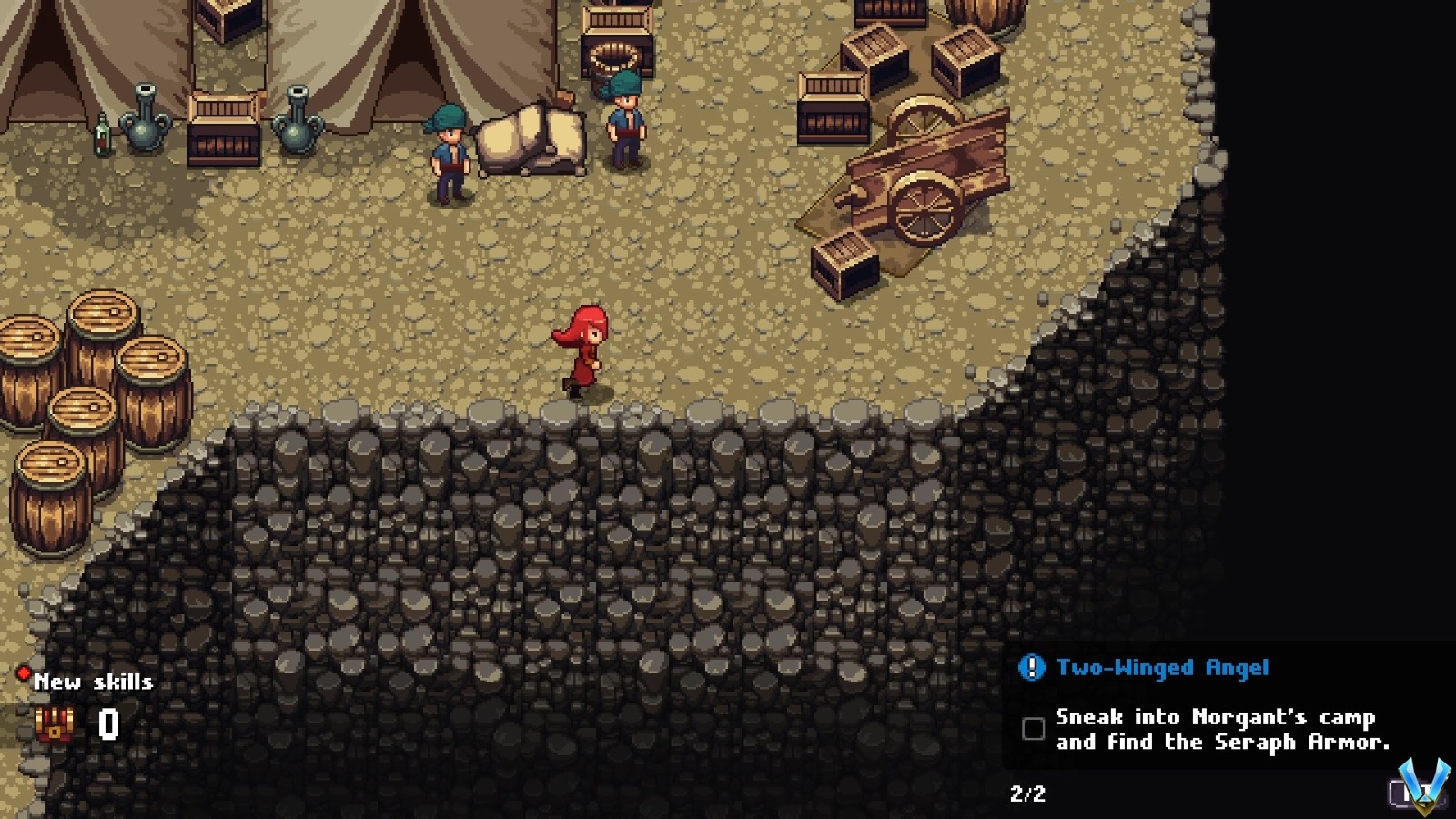
Task: Click the blue exclamation quest icon
Action: click(1033, 667)
